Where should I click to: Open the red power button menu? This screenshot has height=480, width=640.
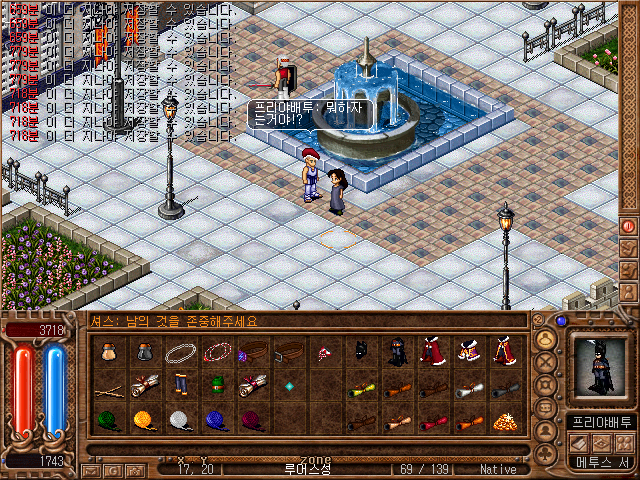tap(629, 225)
